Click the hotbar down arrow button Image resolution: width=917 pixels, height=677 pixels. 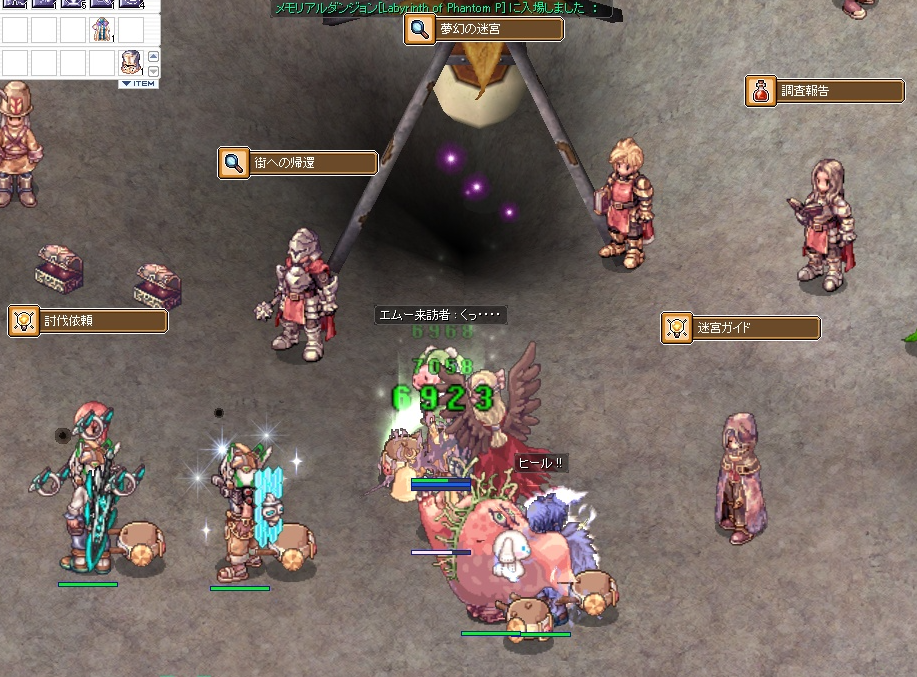tap(153, 71)
